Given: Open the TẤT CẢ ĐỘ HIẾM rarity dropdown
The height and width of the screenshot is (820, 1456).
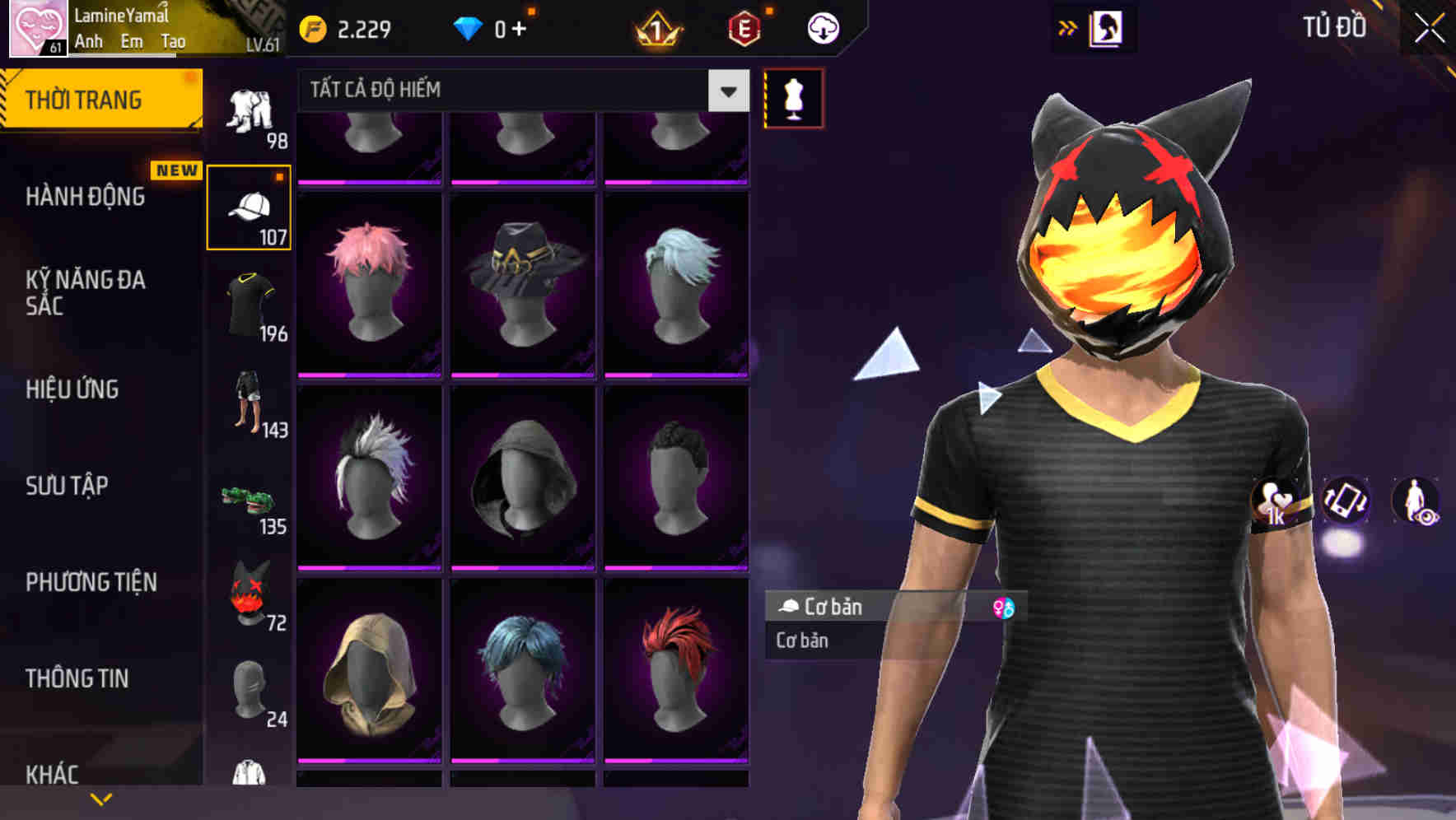Looking at the screenshot, I should pos(519,90).
